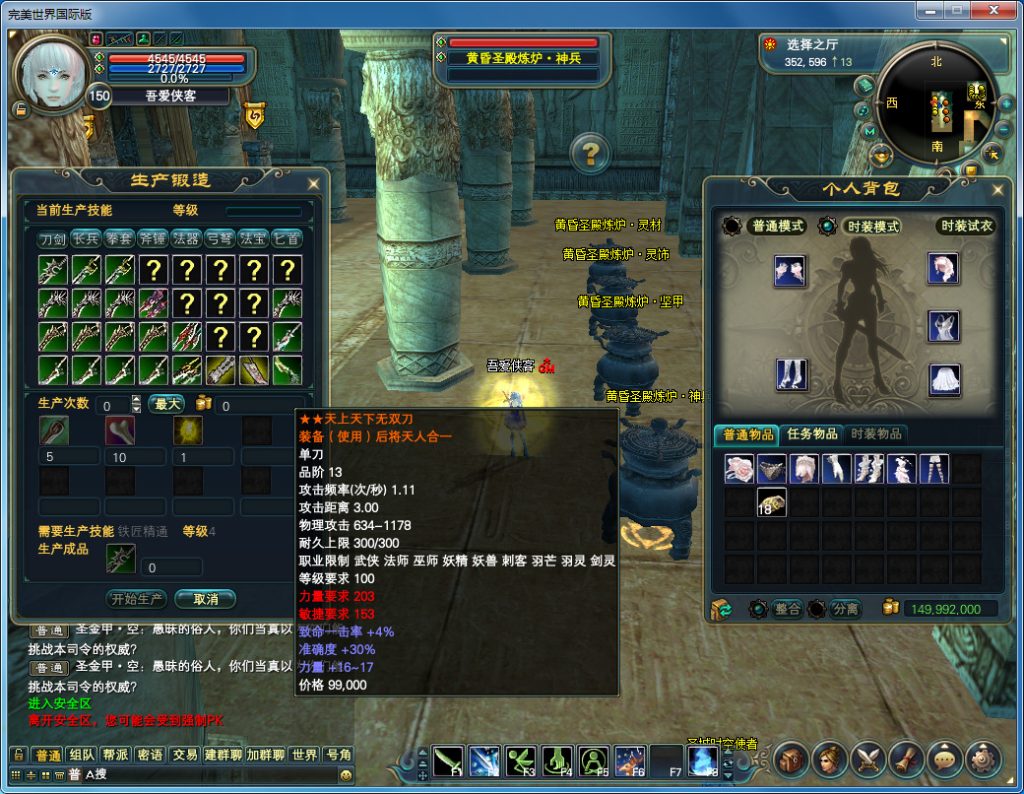The width and height of the screenshot is (1024, 794).
Task: Cancel crafting with 取消 button
Action: click(x=205, y=599)
